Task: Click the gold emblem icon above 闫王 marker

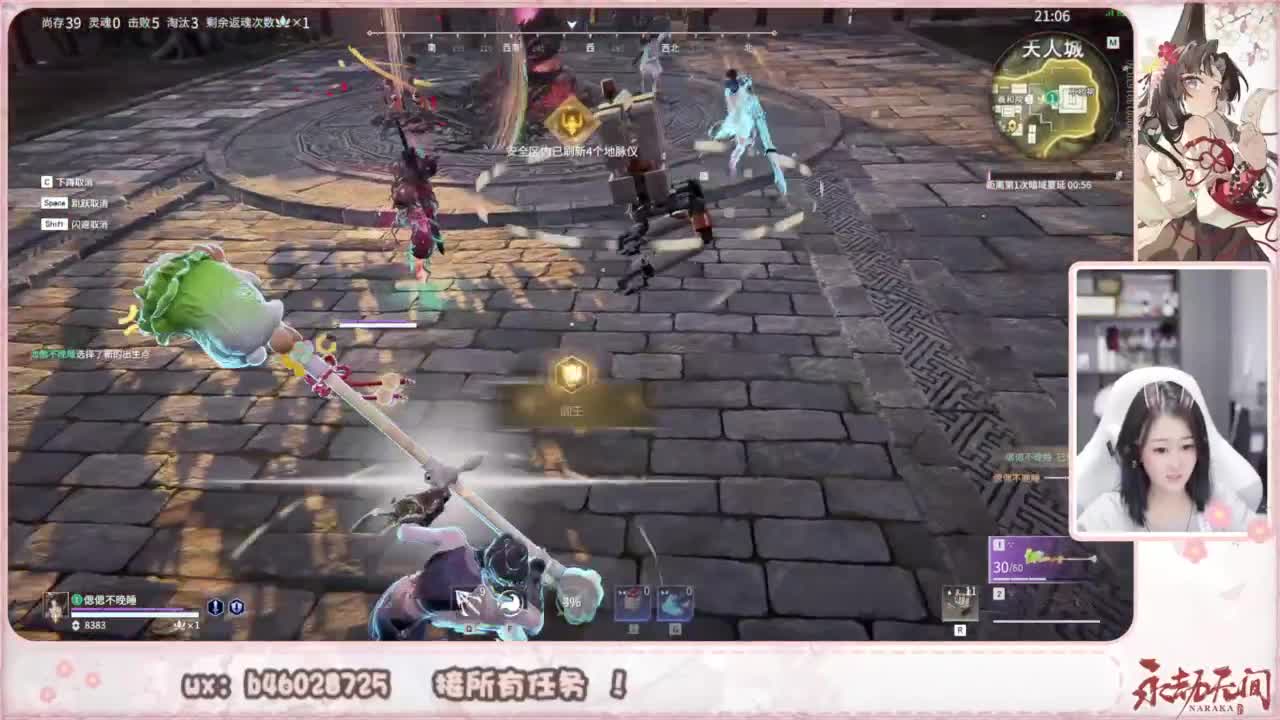Action: [x=570, y=377]
